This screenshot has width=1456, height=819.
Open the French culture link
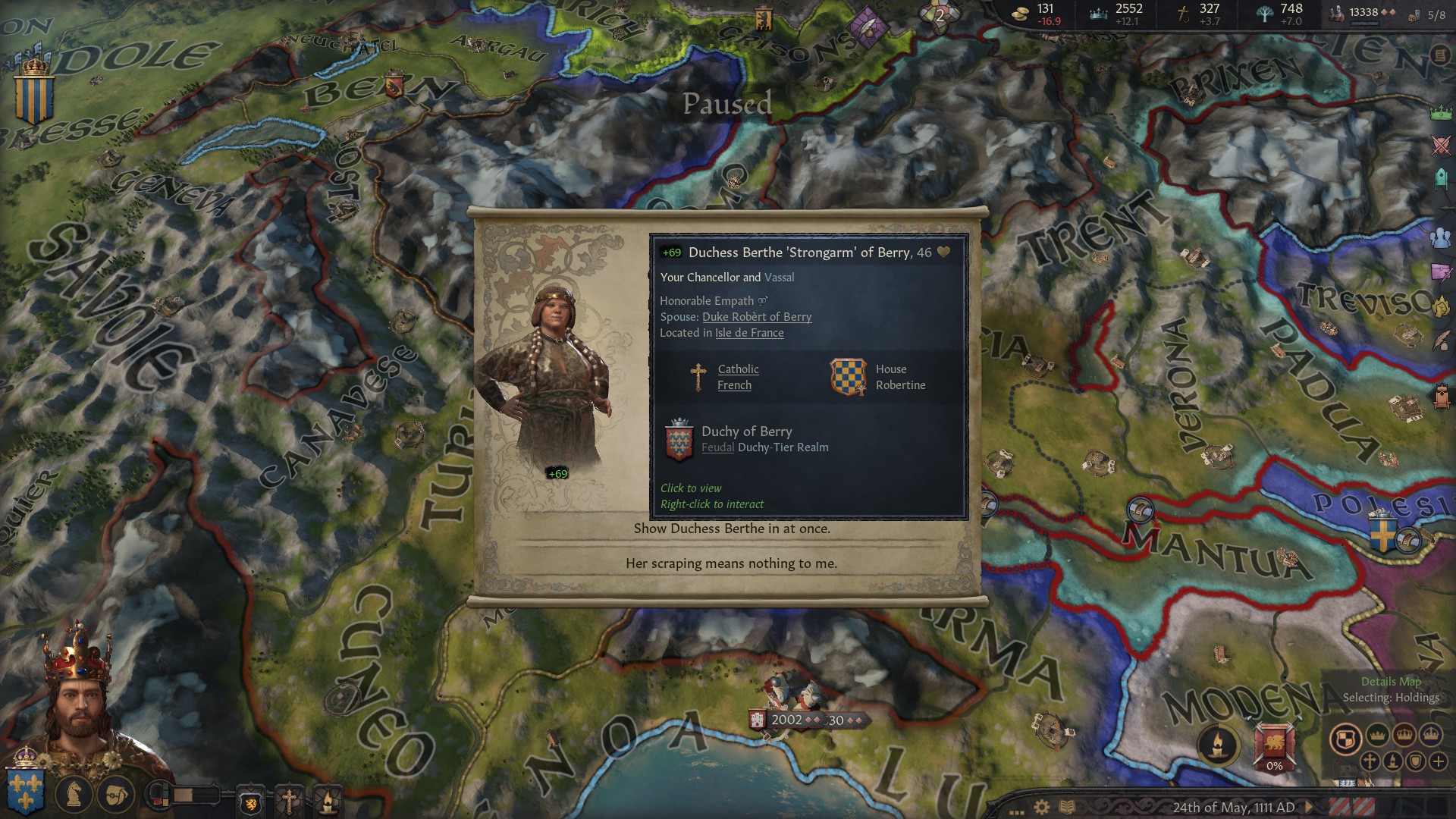click(x=734, y=385)
